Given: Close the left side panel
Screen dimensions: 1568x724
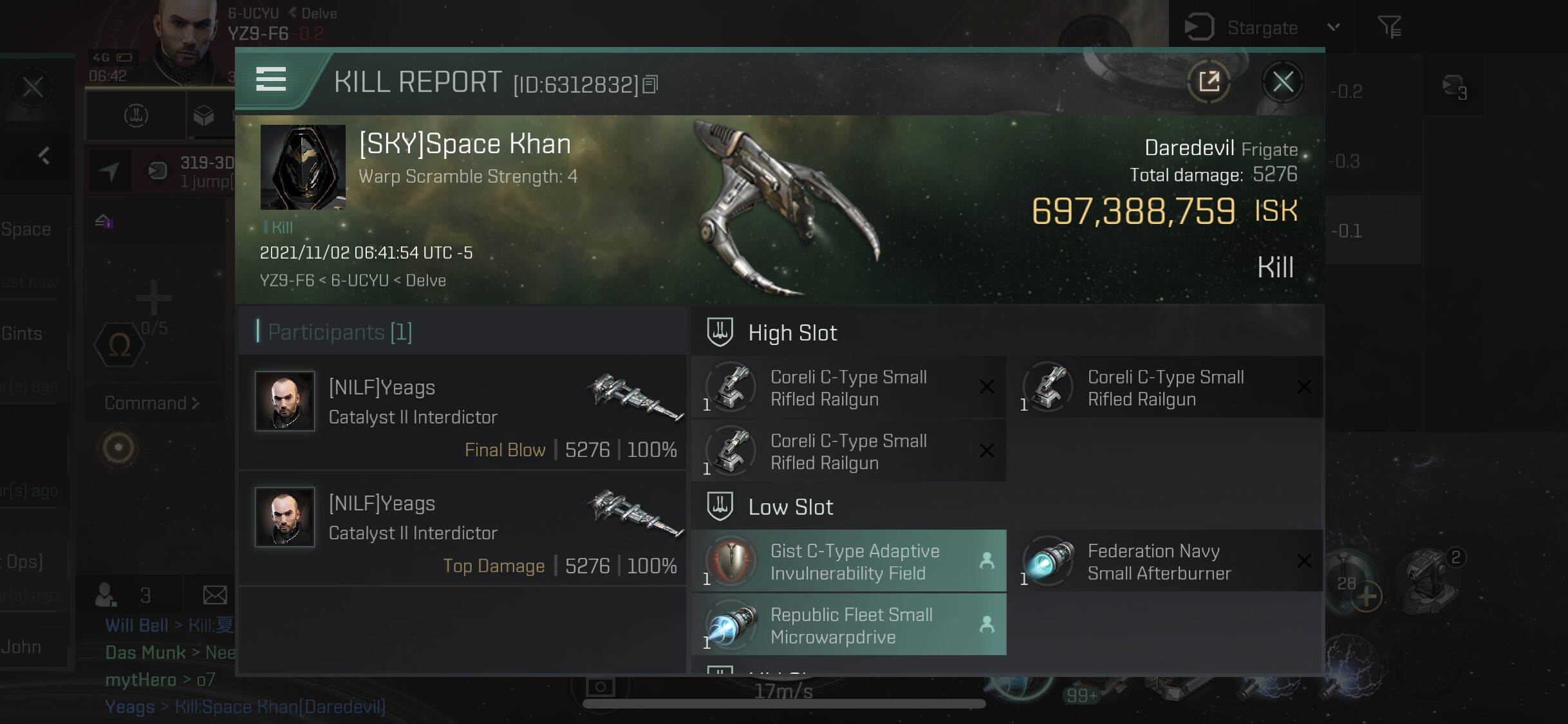Looking at the screenshot, I should (33, 87).
